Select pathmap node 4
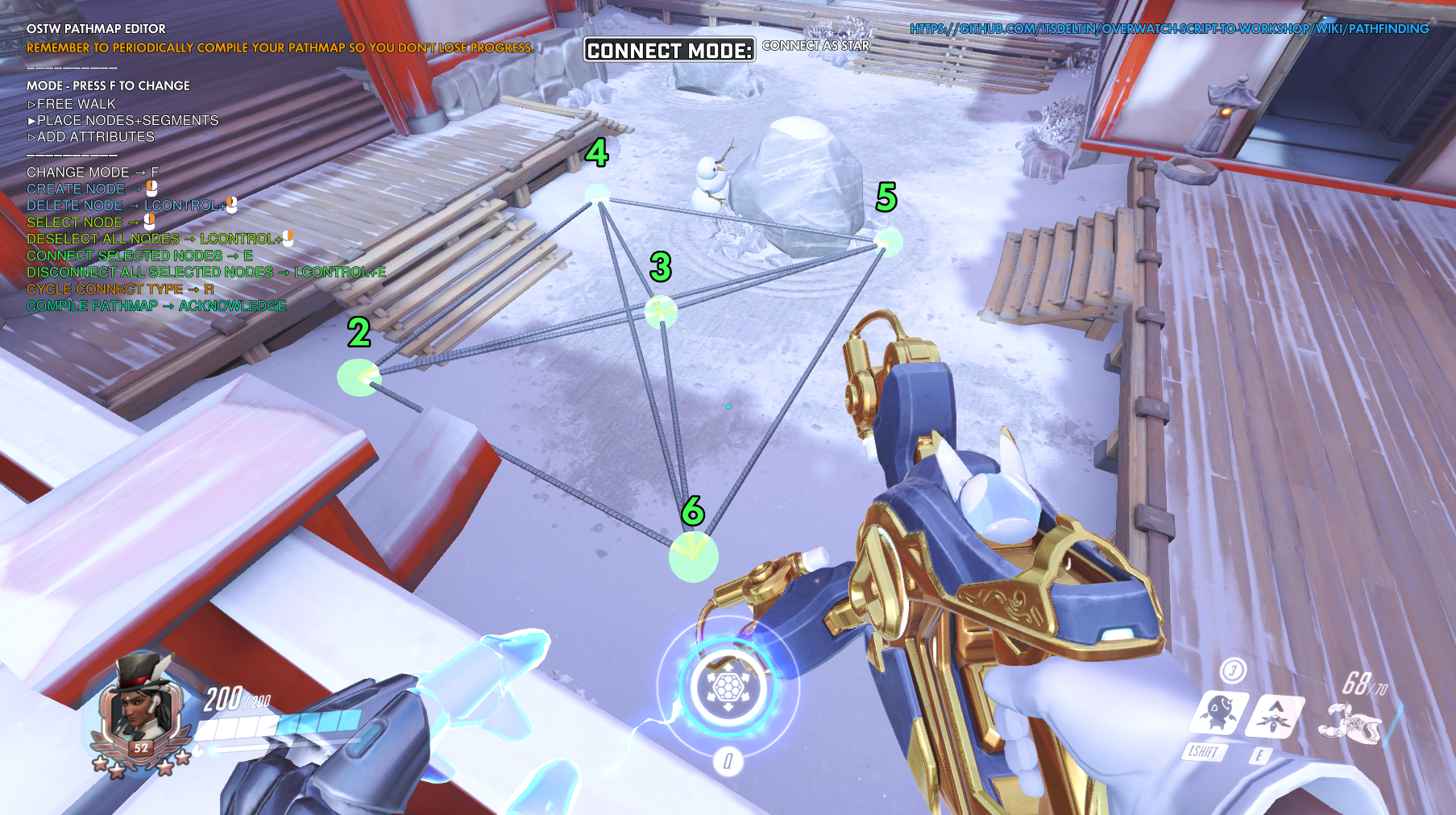 pos(597,194)
